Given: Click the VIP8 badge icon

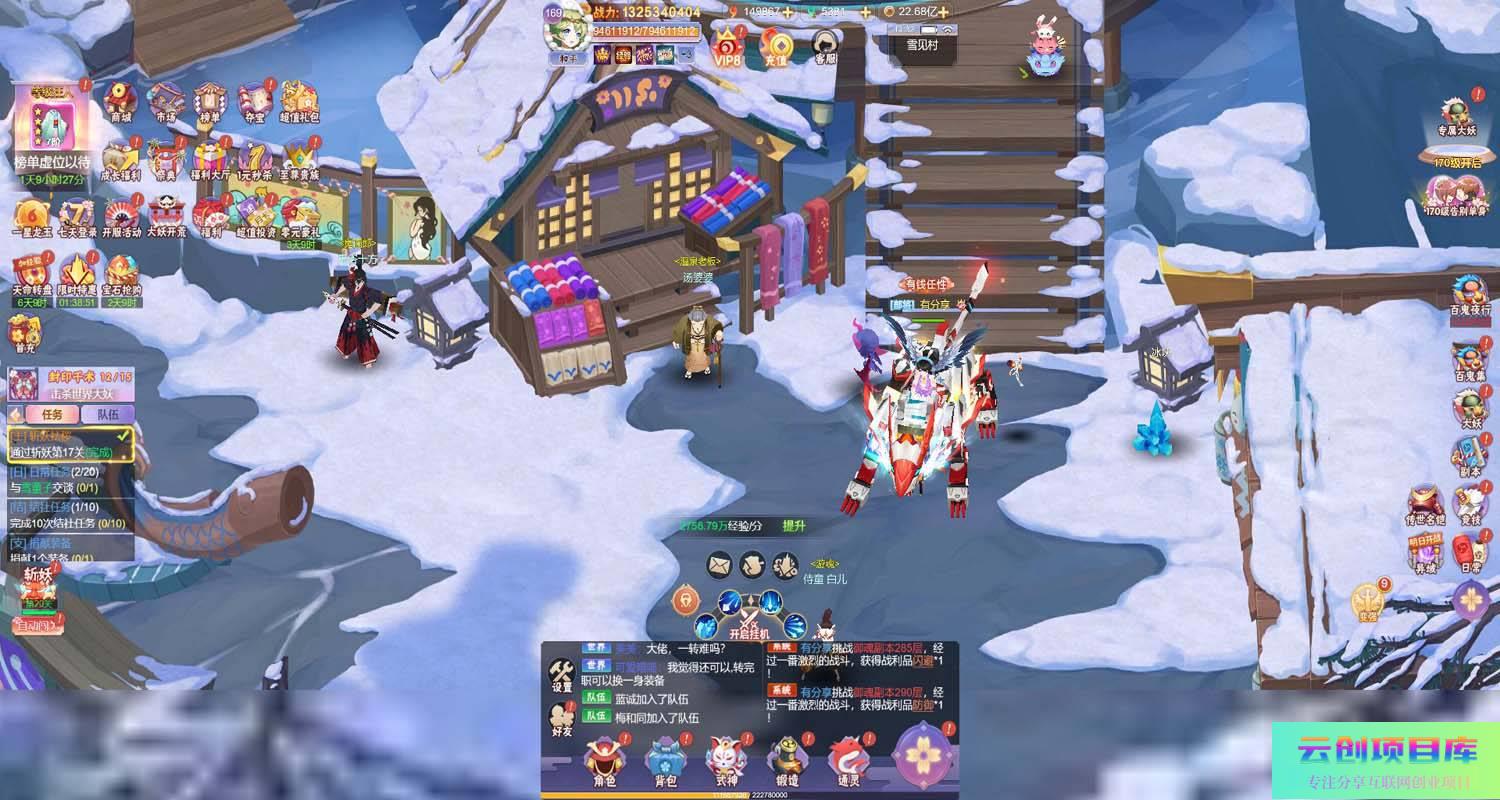Looking at the screenshot, I should (x=727, y=46).
